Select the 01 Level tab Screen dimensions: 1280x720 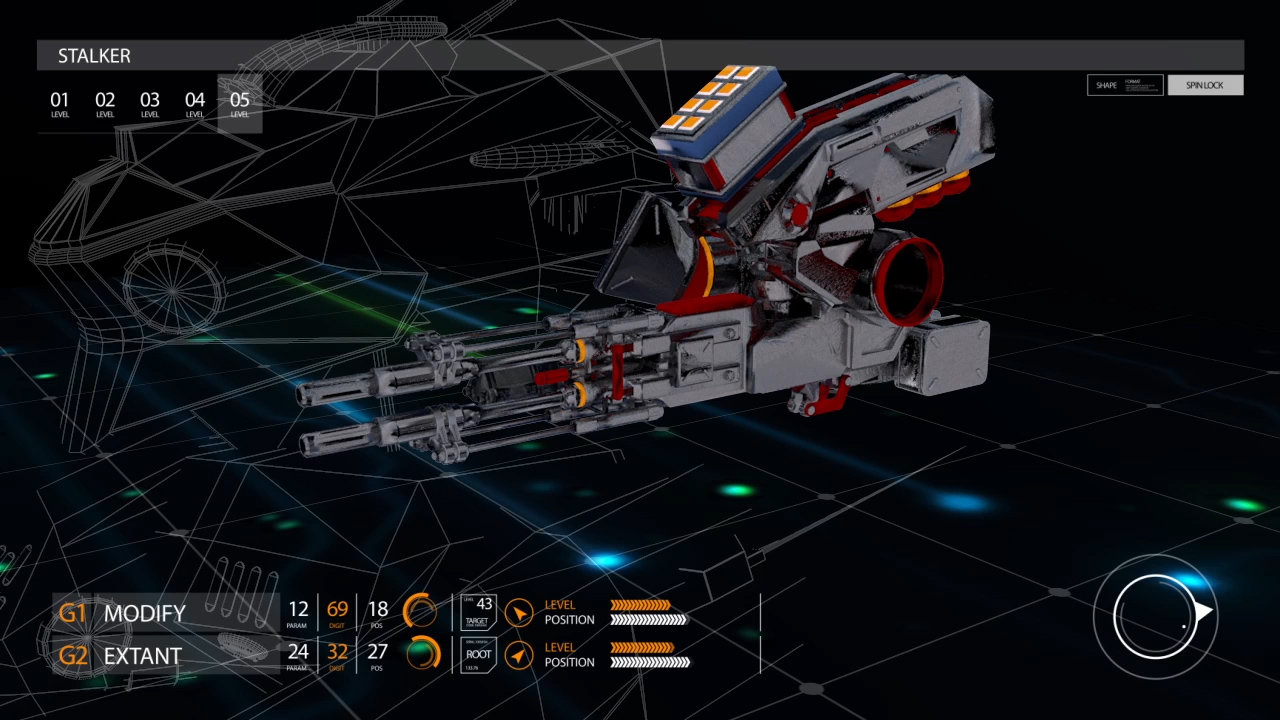click(60, 103)
